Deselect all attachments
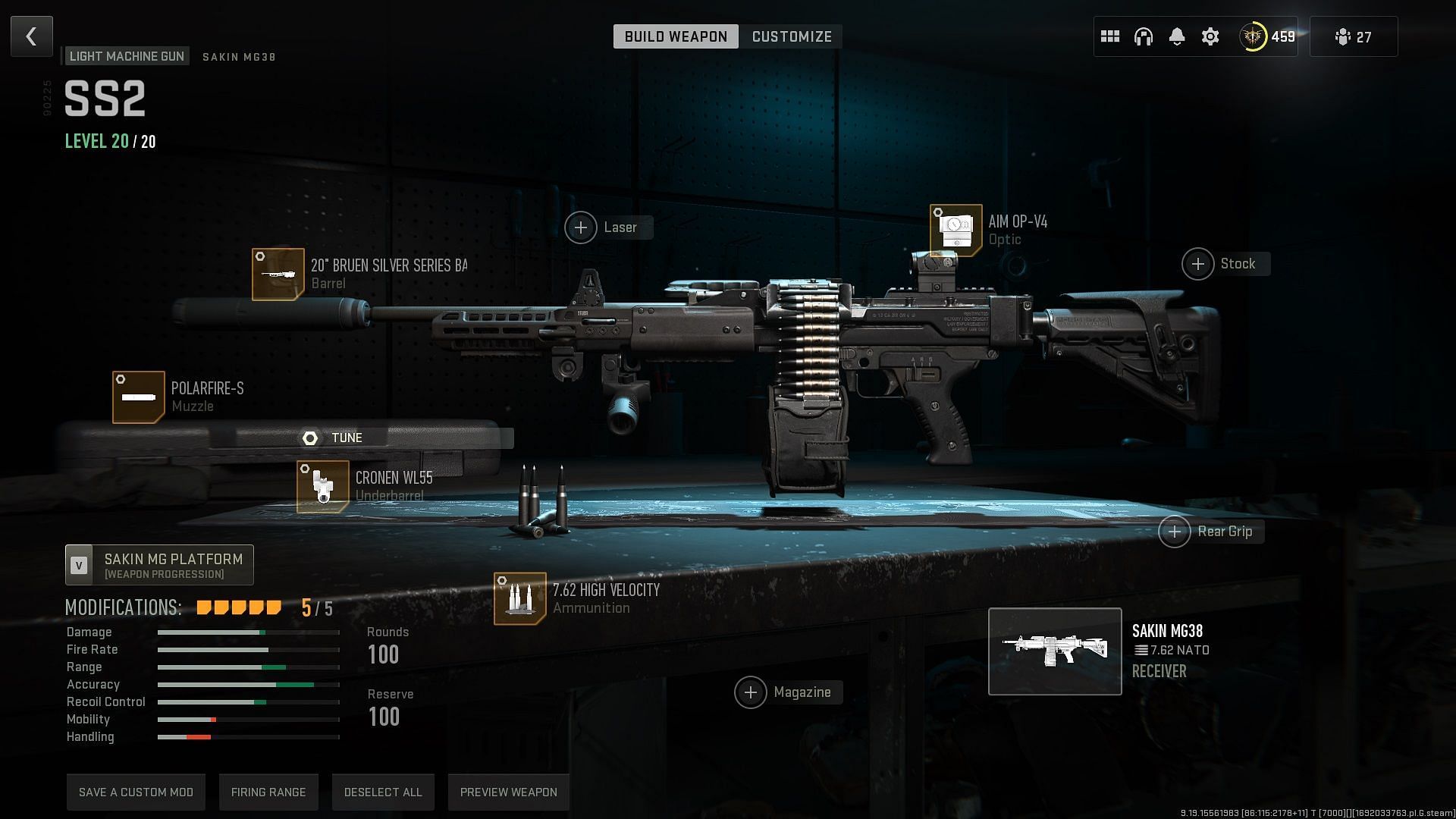The width and height of the screenshot is (1456, 819). tap(383, 792)
